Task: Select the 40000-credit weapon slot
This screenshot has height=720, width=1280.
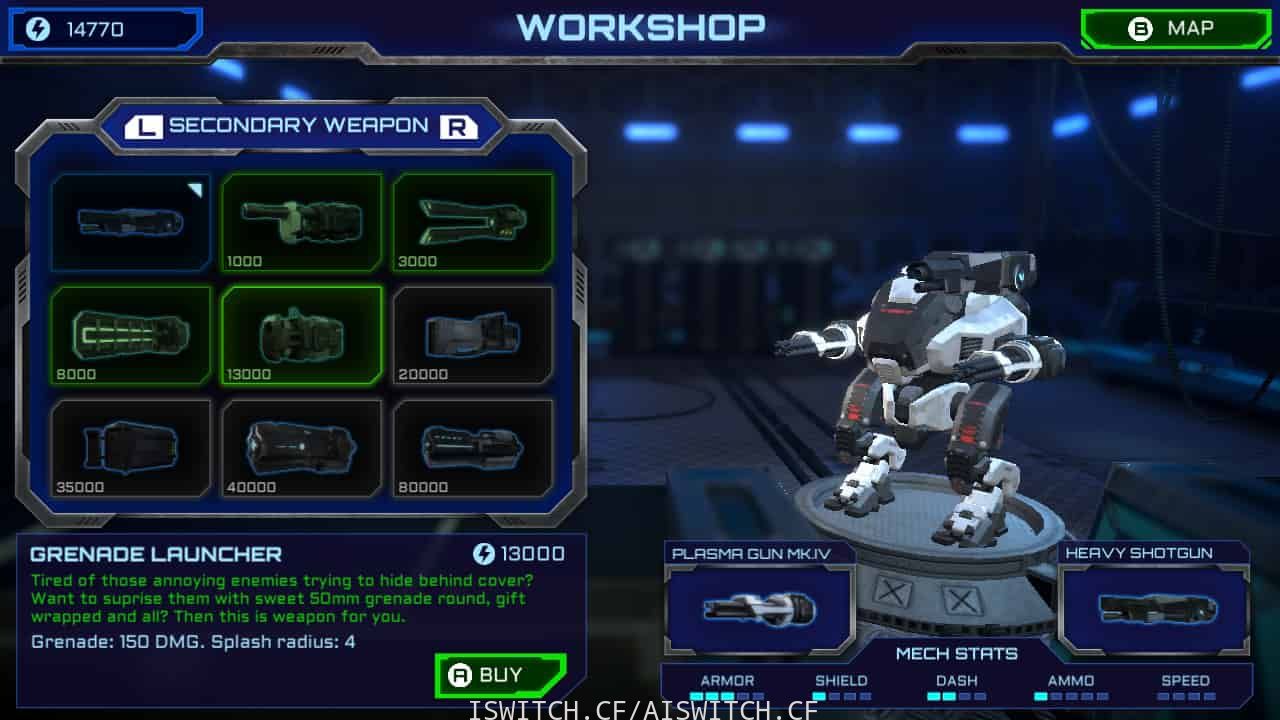Action: point(302,448)
